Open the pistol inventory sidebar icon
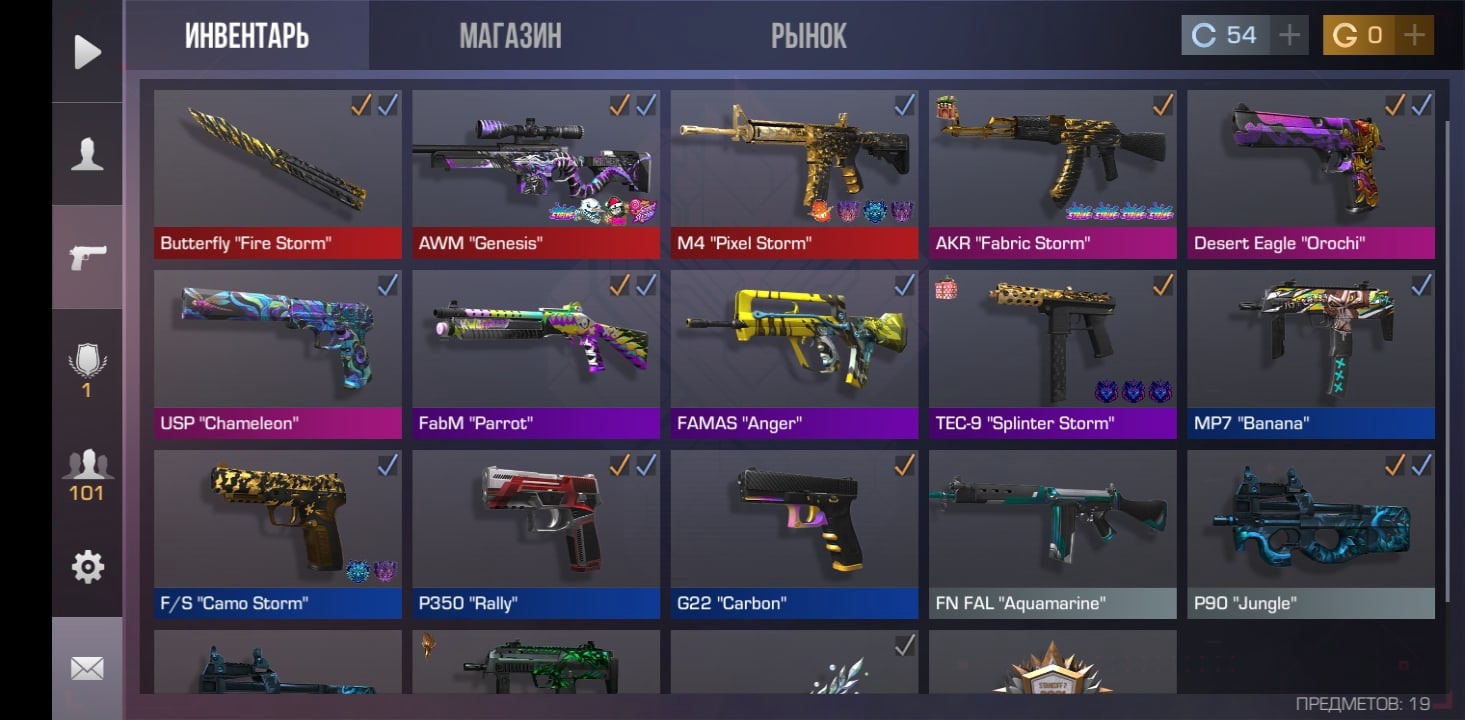The width and height of the screenshot is (1465, 720). 87,258
